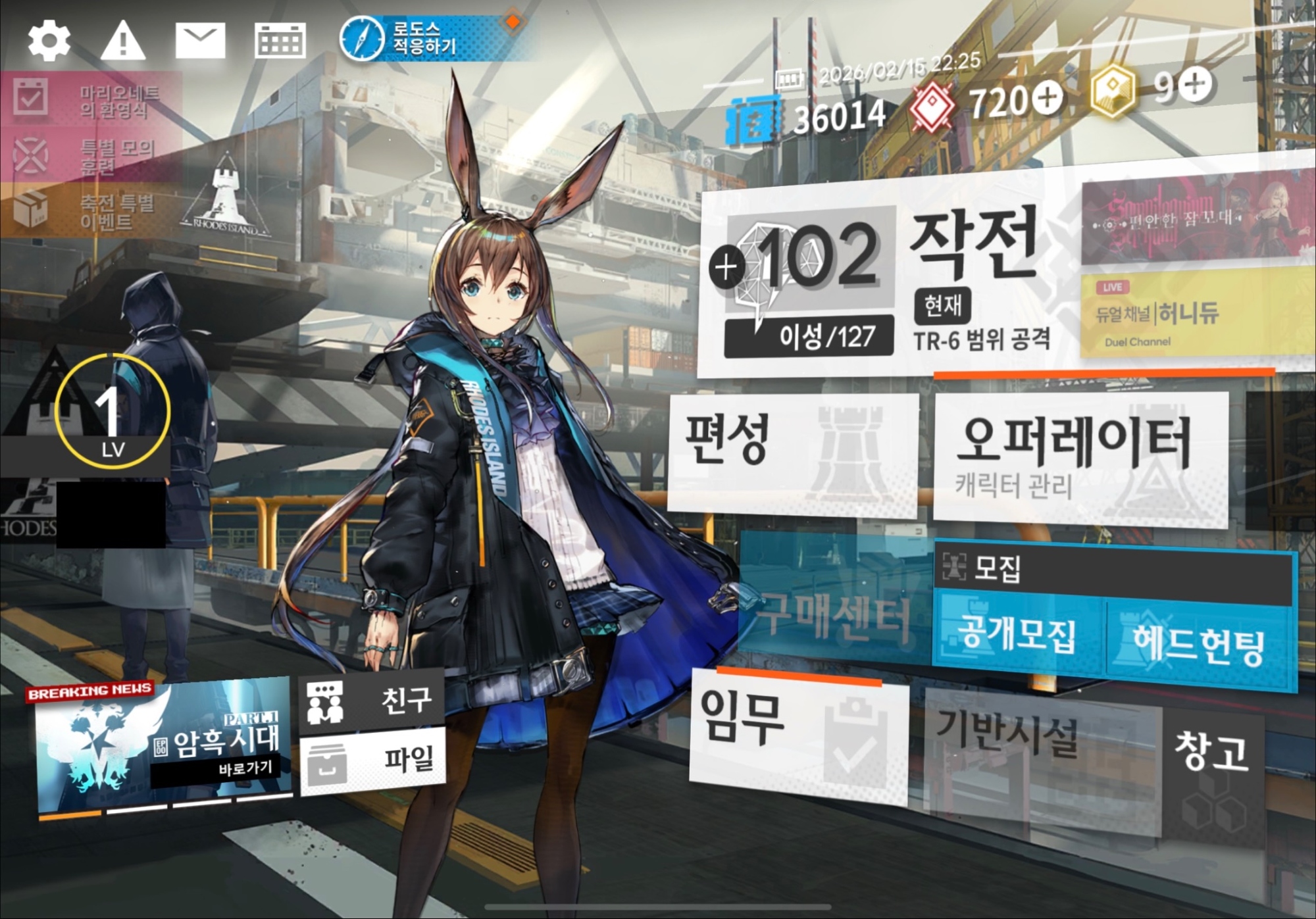The image size is (1316, 919).
Task: Select 헤드헌팅 headhunting
Action: 1198,645
